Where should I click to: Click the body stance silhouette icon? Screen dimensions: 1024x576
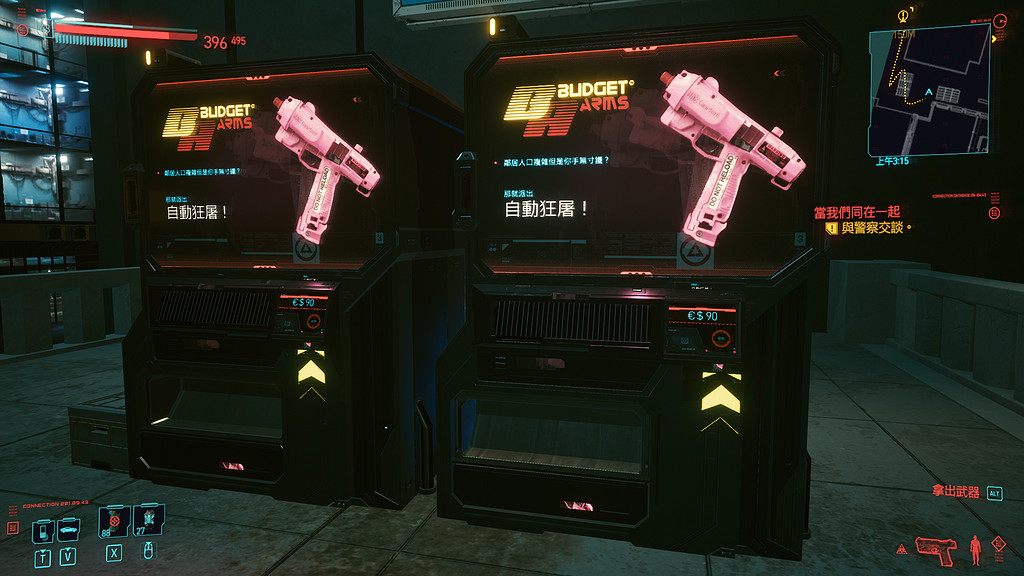click(975, 547)
